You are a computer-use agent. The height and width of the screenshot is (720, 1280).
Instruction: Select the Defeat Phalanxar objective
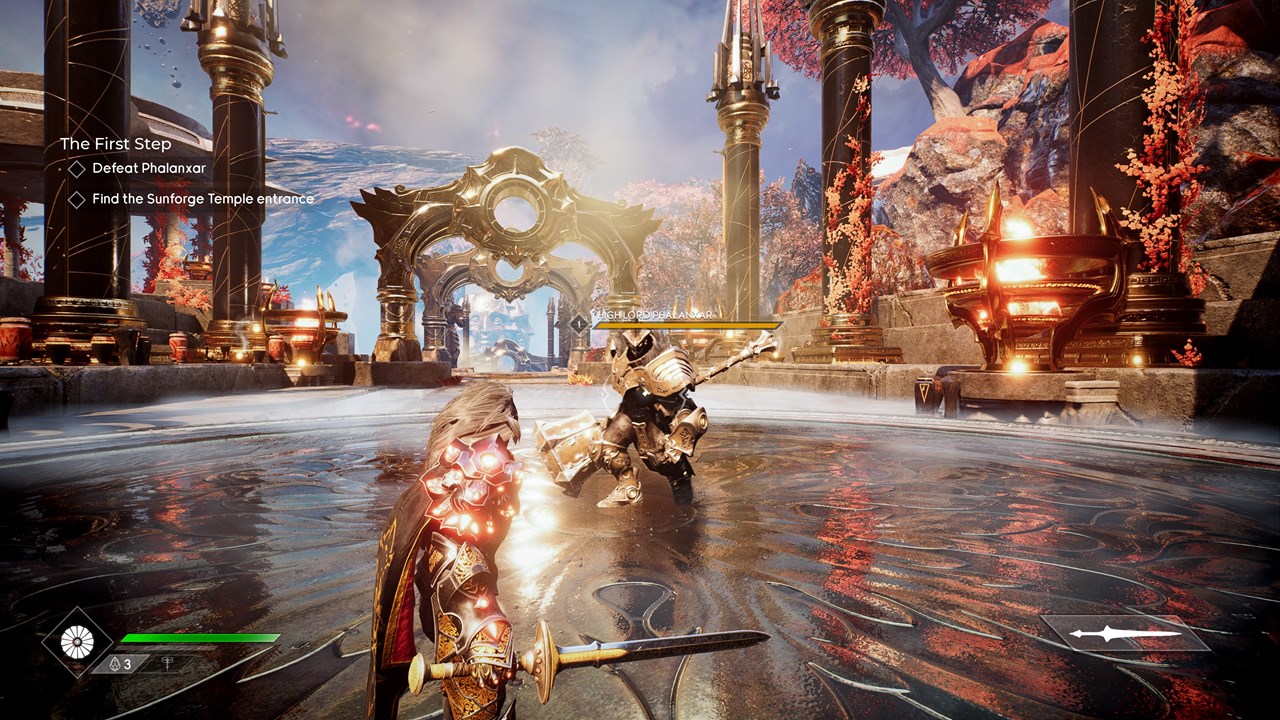pyautogui.click(x=148, y=169)
